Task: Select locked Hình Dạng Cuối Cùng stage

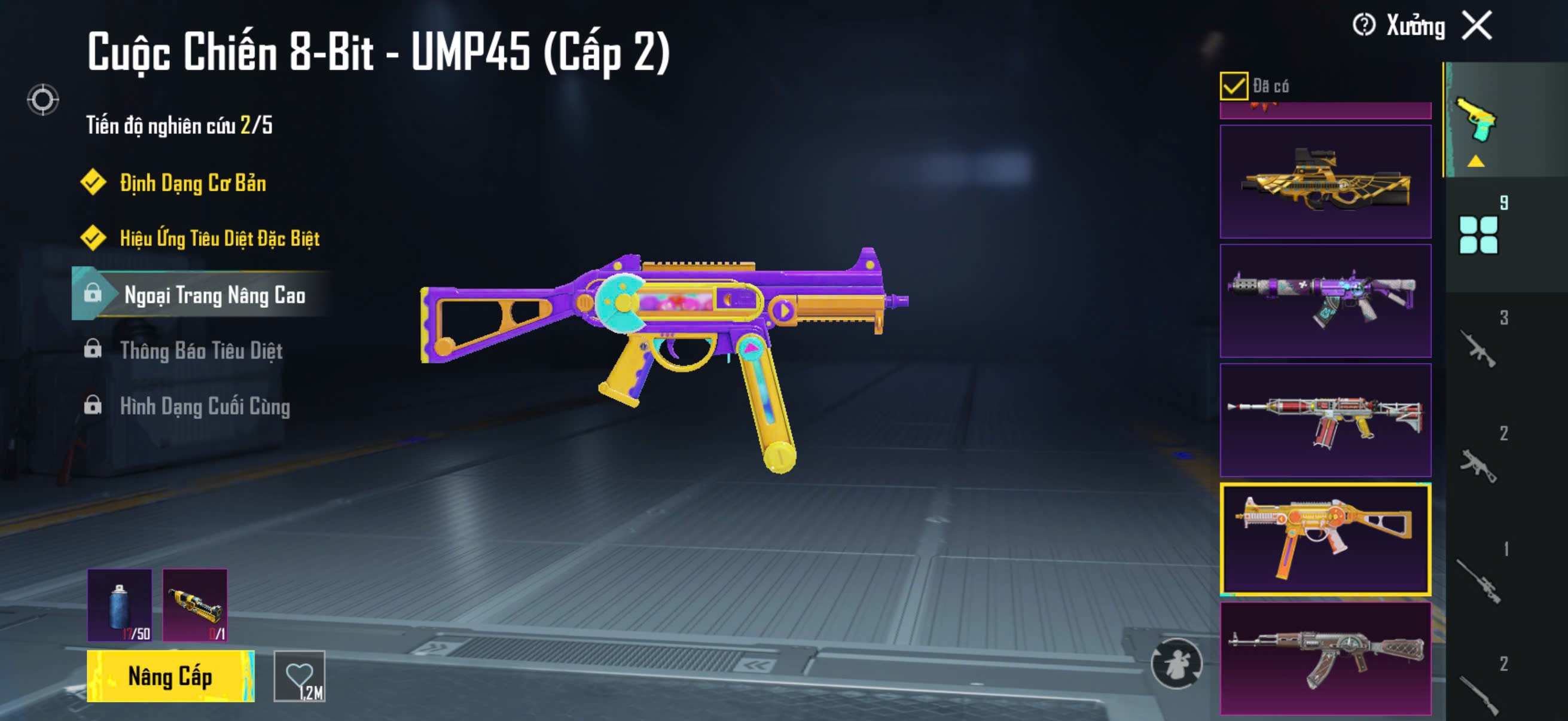Action: [x=205, y=406]
